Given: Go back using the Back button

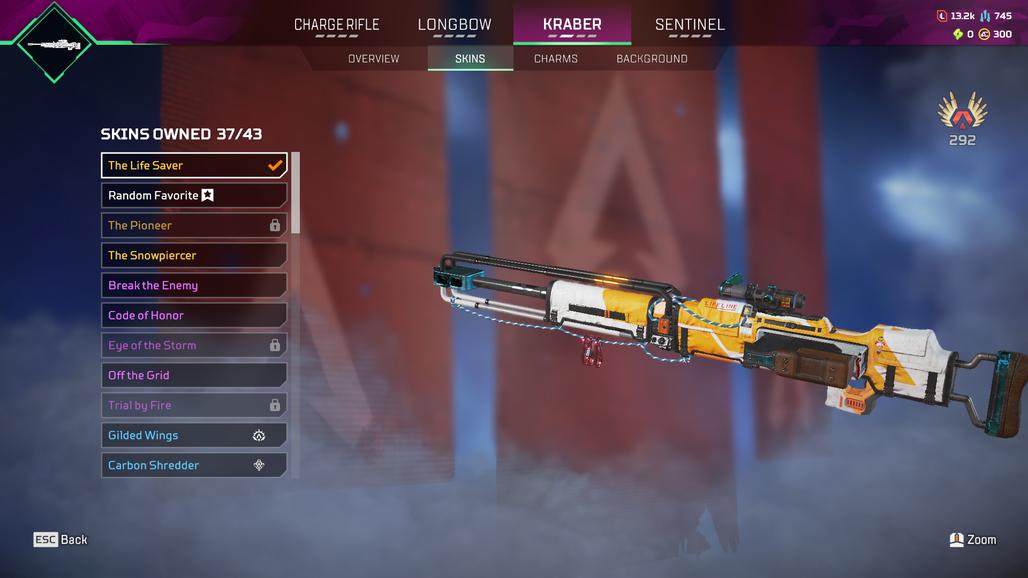Looking at the screenshot, I should click(61, 539).
